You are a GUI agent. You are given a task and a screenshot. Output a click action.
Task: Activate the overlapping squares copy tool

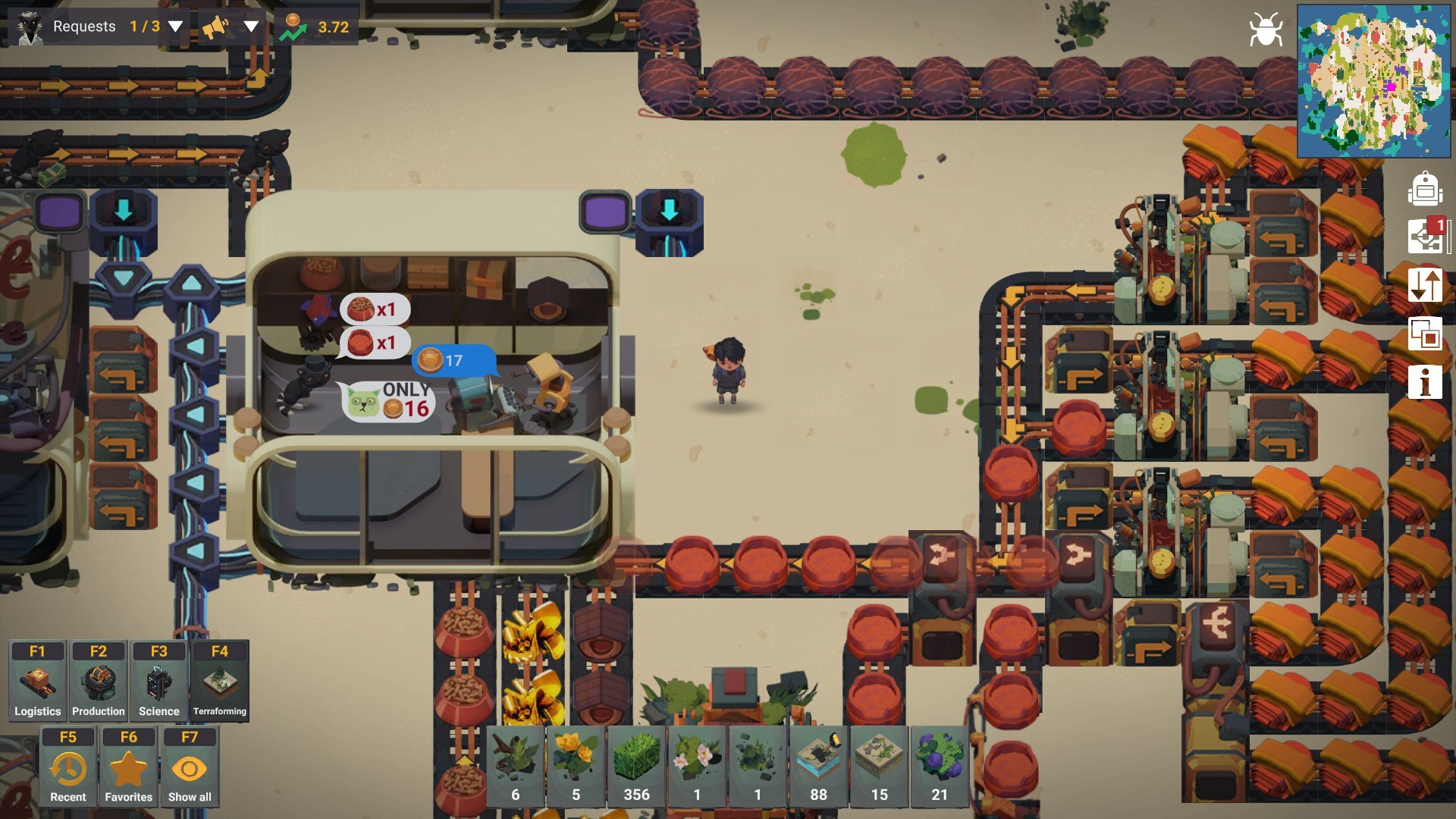click(x=1424, y=334)
